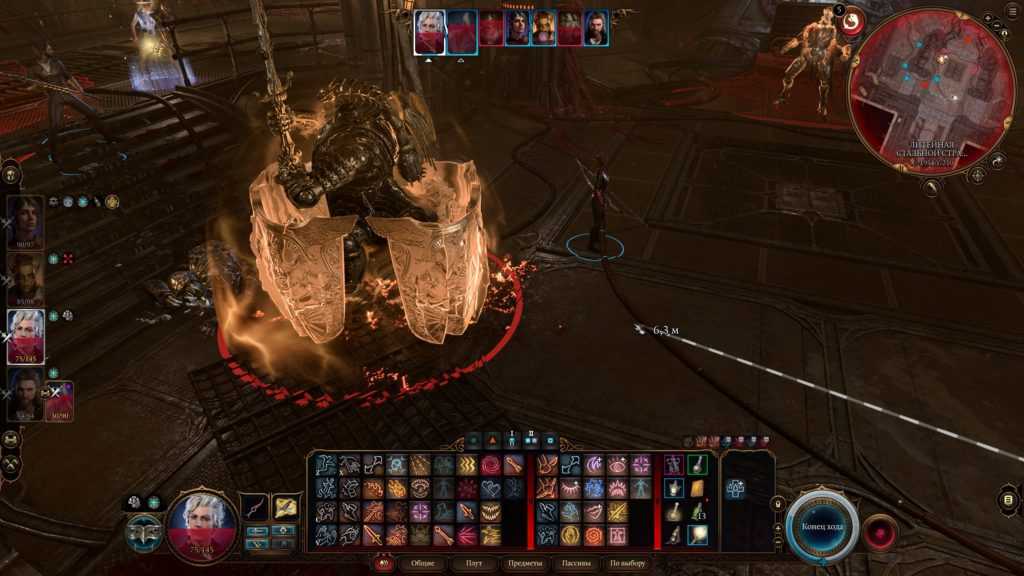Open the circular minimap
Viewport: 1024px width, 576px height.
932,92
